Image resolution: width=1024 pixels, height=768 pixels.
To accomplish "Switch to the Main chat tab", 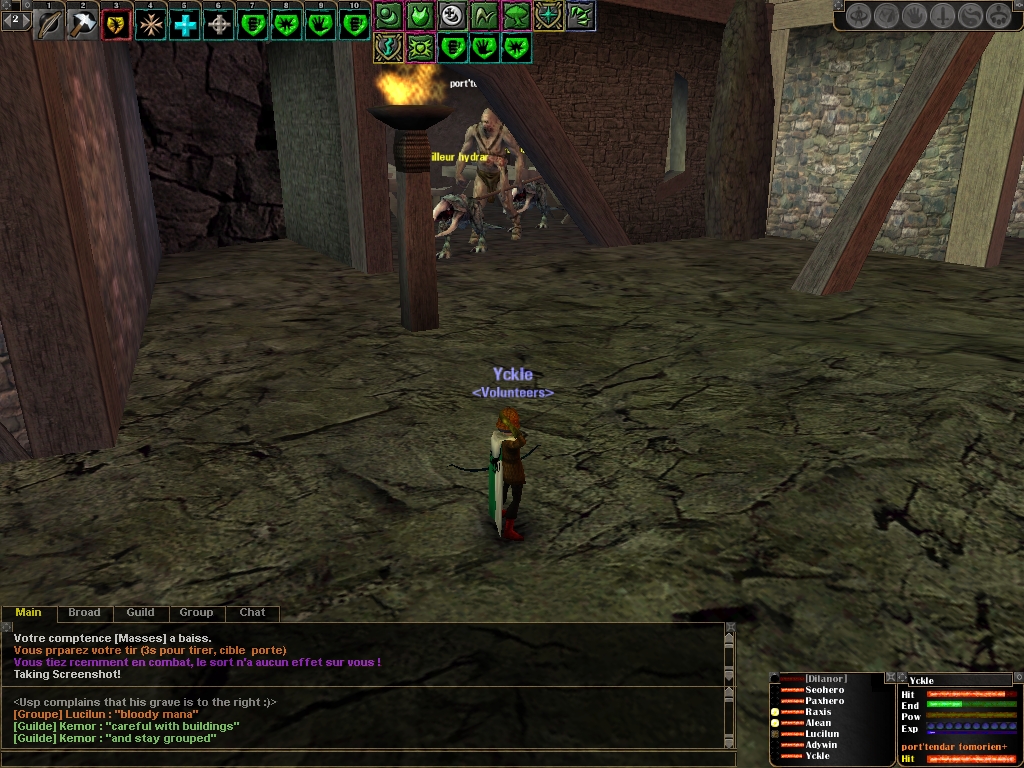I will click(29, 613).
